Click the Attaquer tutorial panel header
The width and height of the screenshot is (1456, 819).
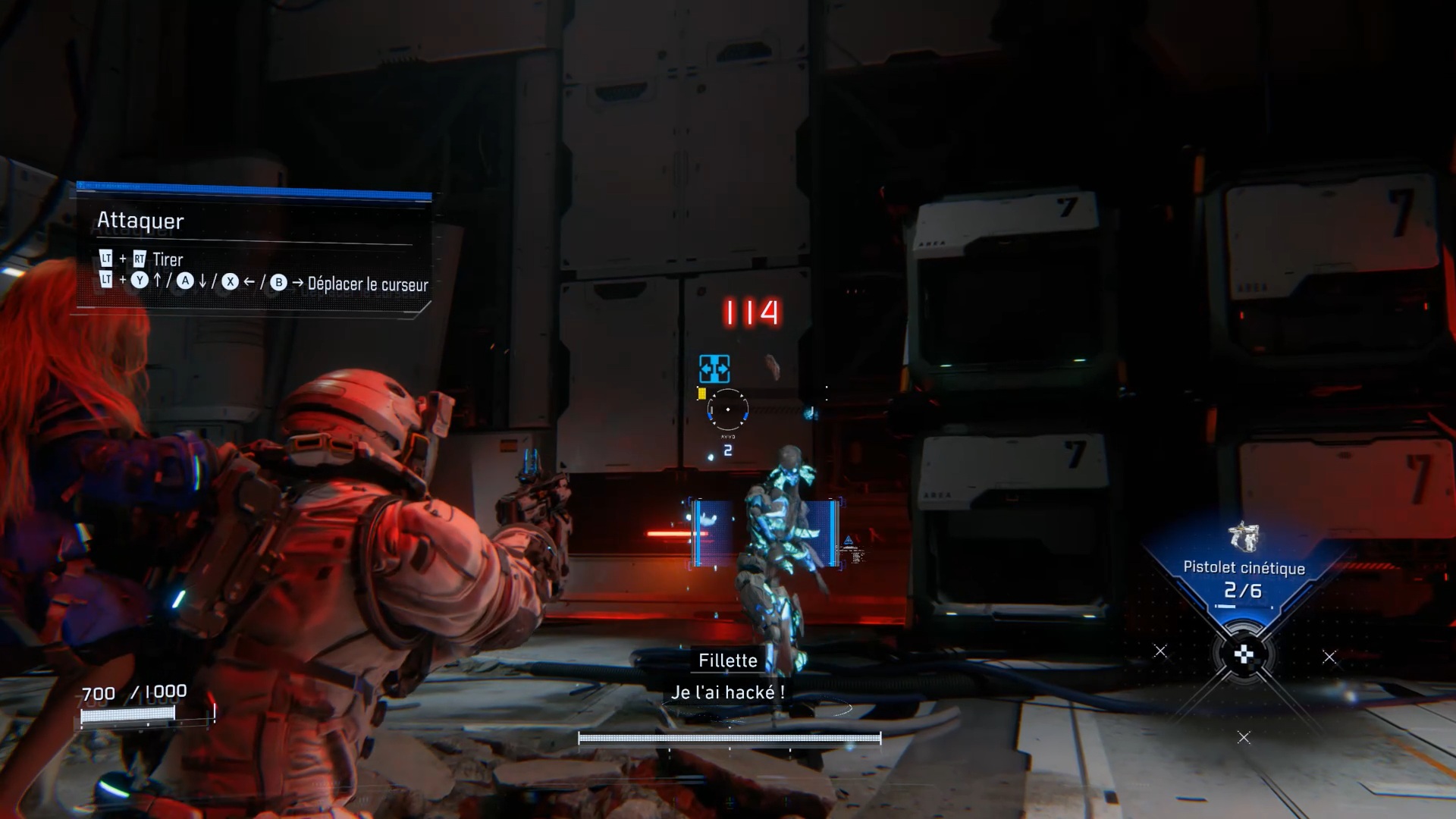pyautogui.click(x=141, y=221)
